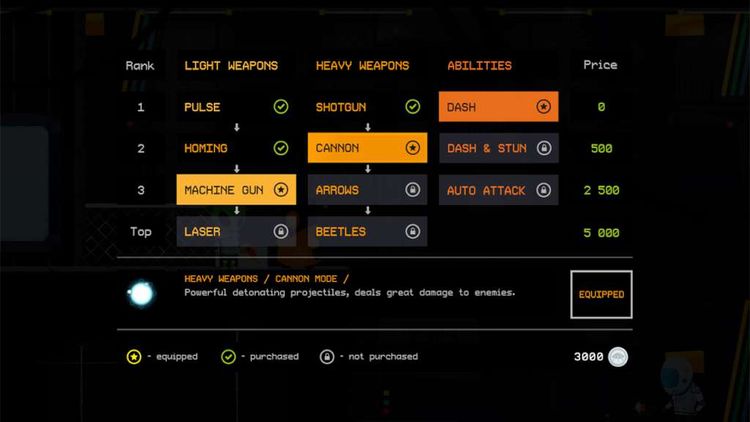Select the Dash ability

[498, 107]
